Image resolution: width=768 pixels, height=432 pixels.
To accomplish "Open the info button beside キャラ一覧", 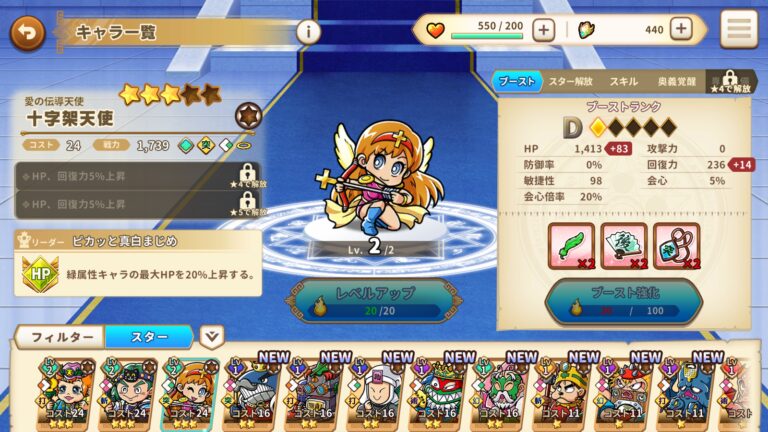I will (309, 32).
